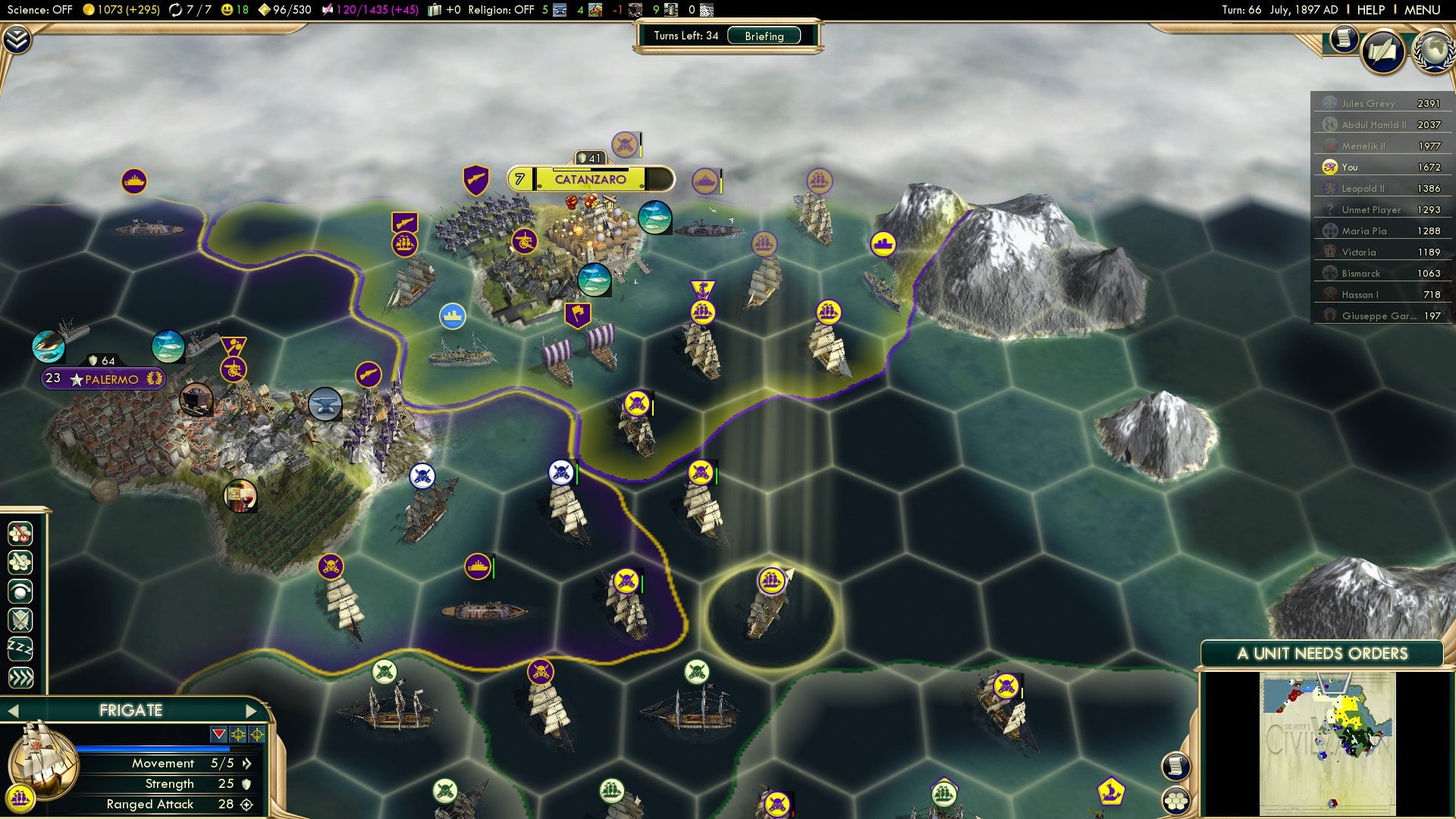This screenshot has width=1456, height=819.
Task: Click the Briefing button
Action: [x=762, y=36]
